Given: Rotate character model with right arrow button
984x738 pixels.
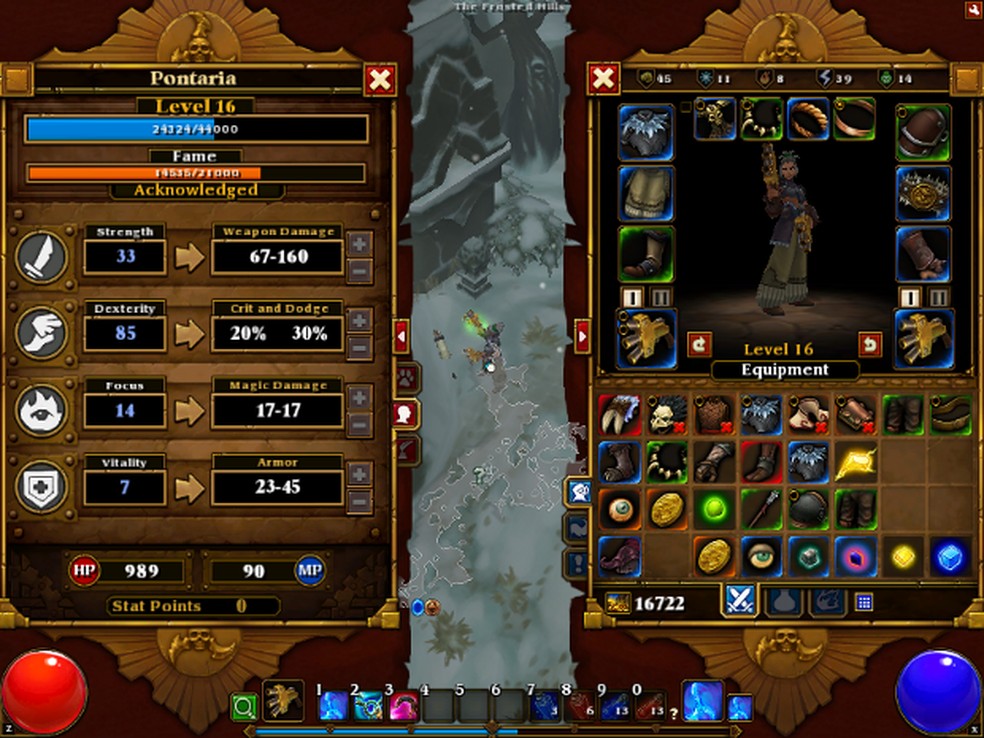Looking at the screenshot, I should [869, 344].
